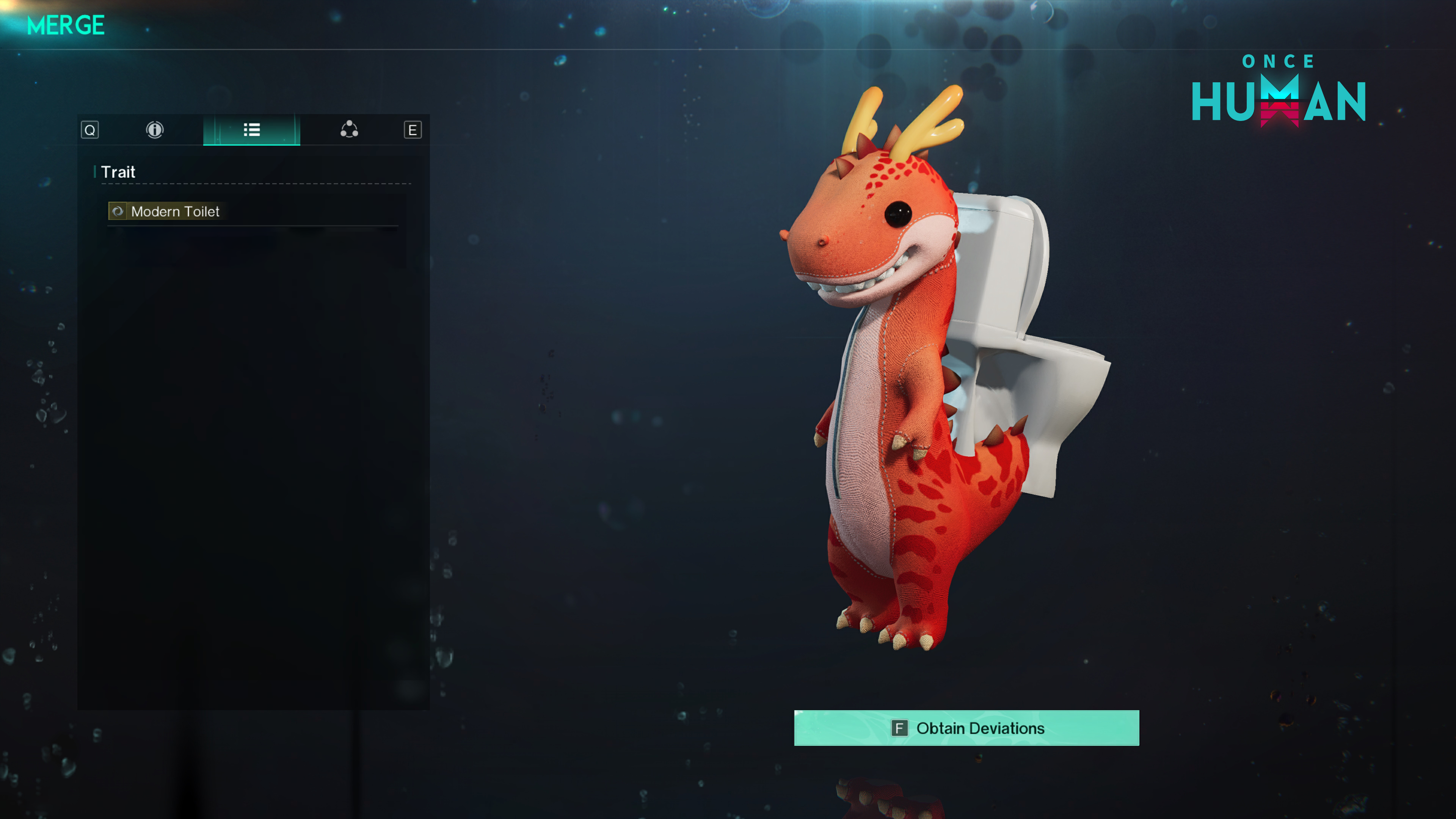The width and height of the screenshot is (1456, 819).
Task: Switch to the info tab
Action: click(154, 130)
